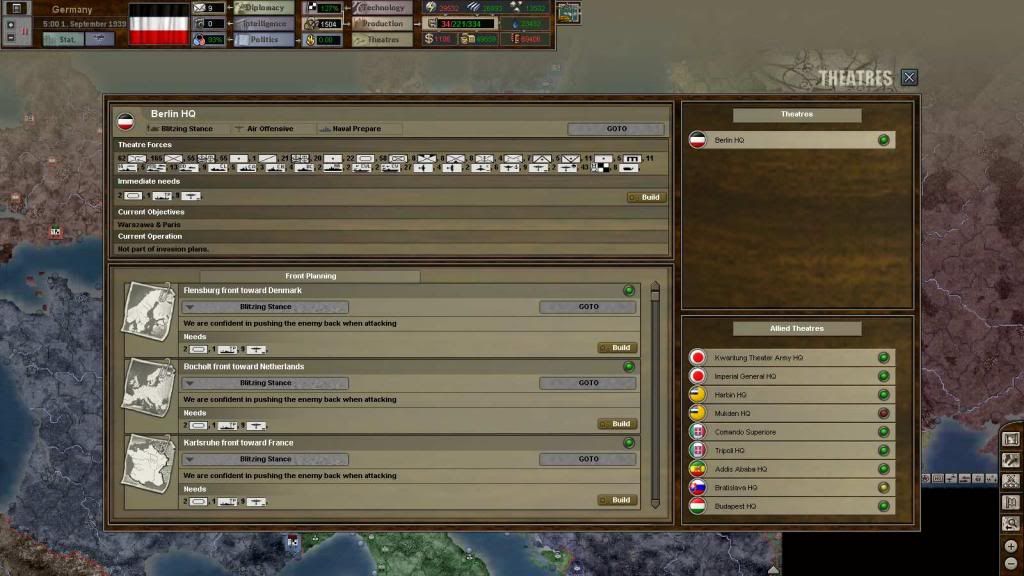This screenshot has width=1024, height=576.
Task: Open the Flensburg front stance dropdown
Action: (265, 307)
